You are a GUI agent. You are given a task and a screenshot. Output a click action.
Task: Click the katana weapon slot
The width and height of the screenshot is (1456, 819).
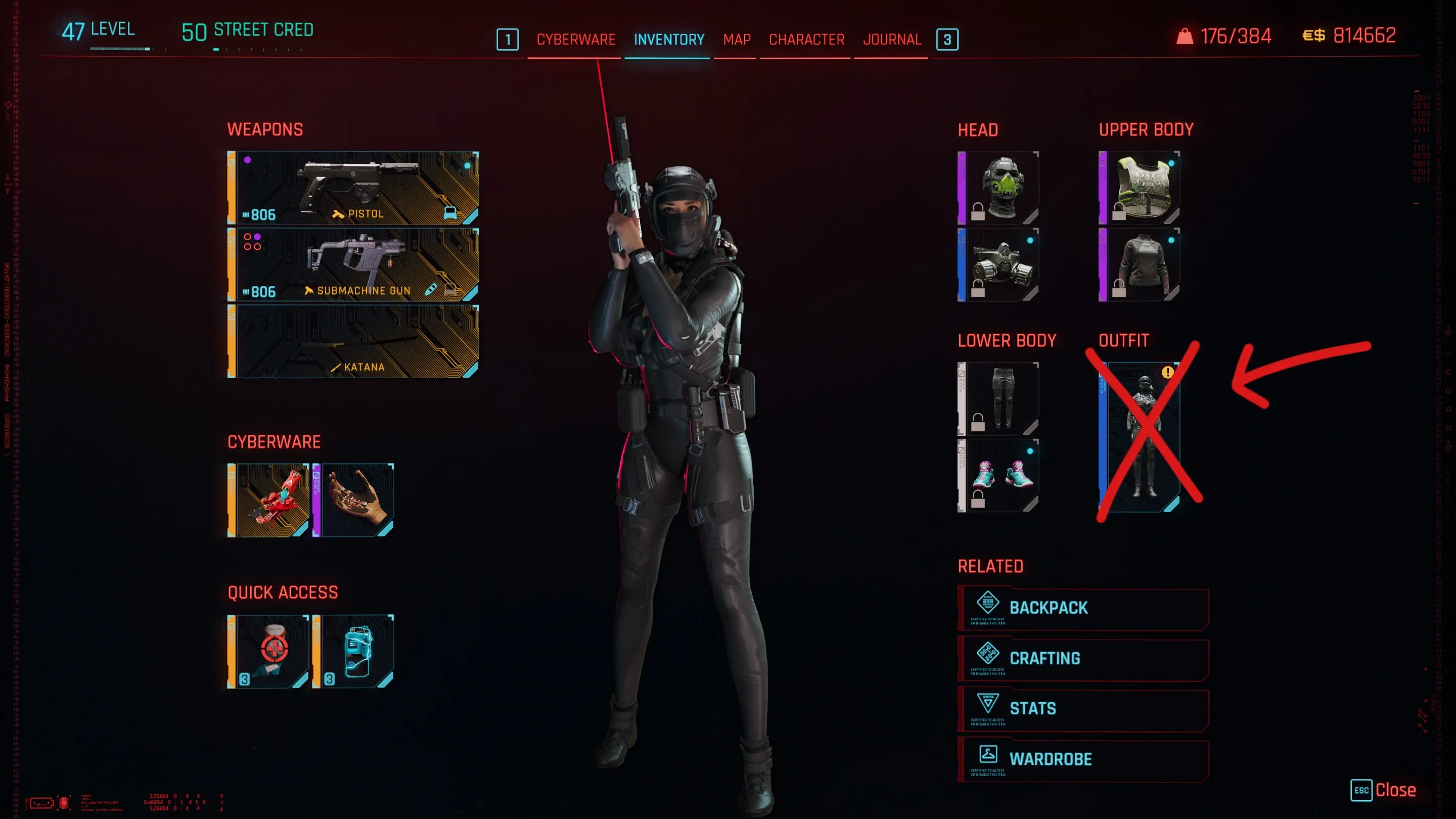[354, 341]
